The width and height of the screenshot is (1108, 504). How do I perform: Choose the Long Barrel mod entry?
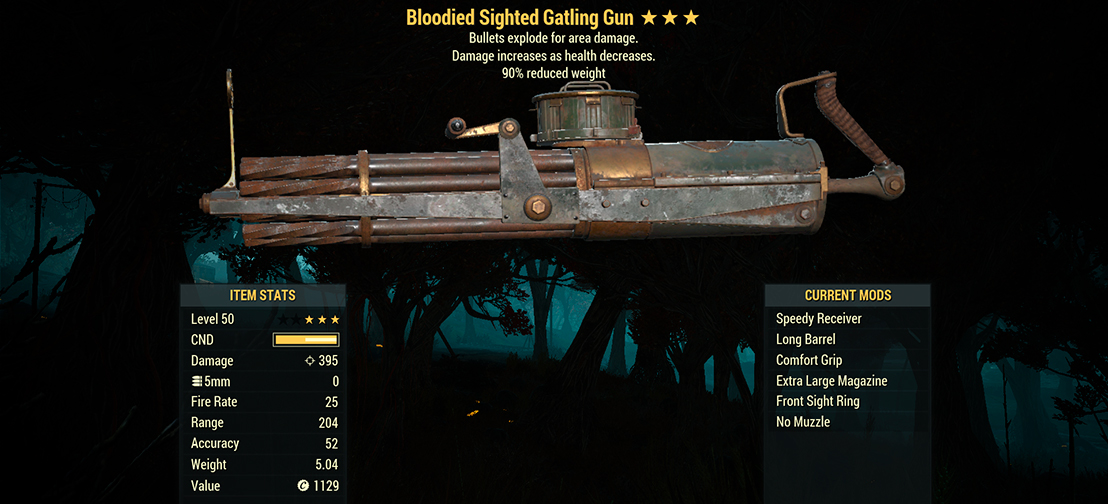pyautogui.click(x=805, y=340)
